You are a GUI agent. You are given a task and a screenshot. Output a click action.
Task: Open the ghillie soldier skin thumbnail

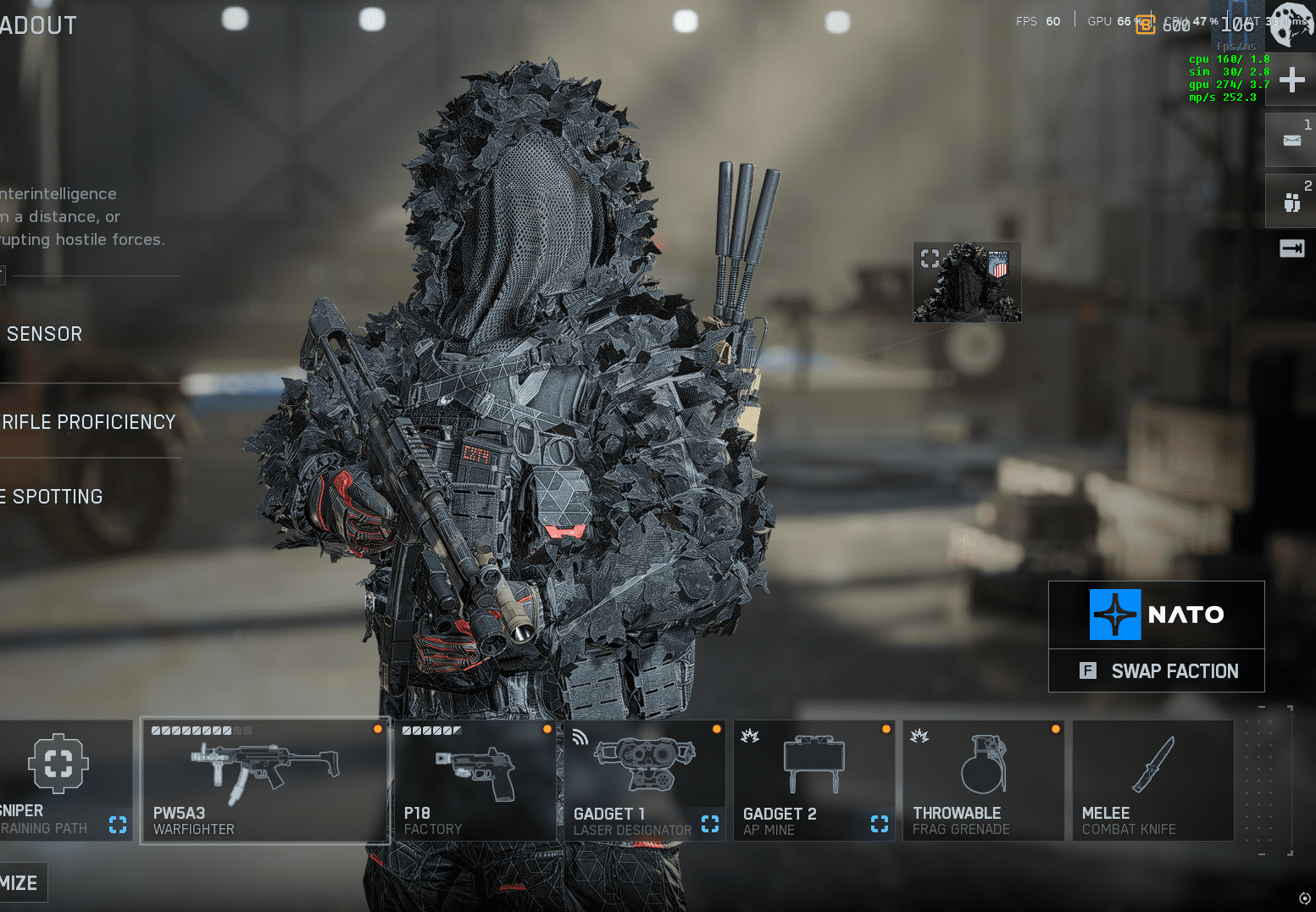pyautogui.click(x=967, y=282)
